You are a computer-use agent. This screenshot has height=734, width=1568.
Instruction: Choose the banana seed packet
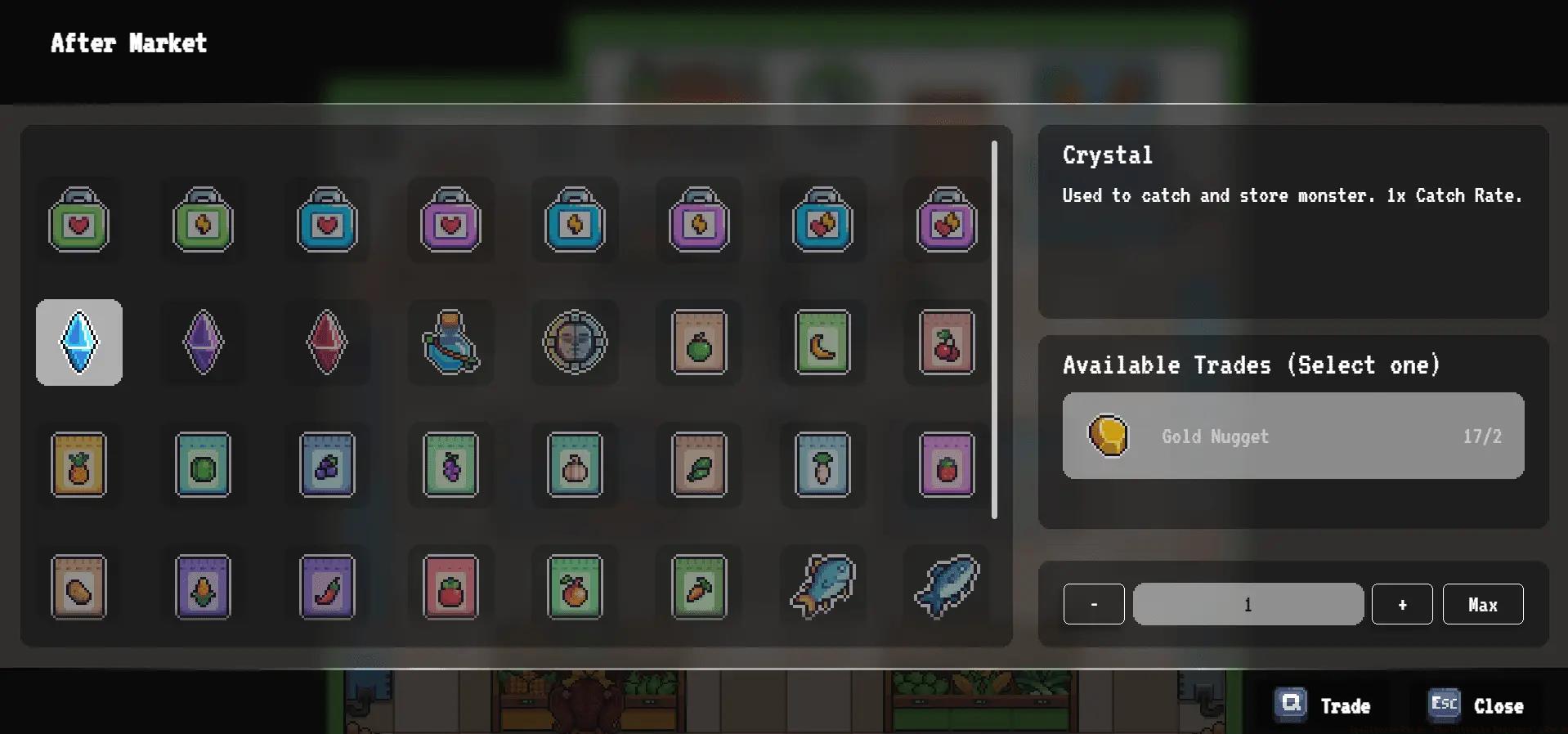822,342
